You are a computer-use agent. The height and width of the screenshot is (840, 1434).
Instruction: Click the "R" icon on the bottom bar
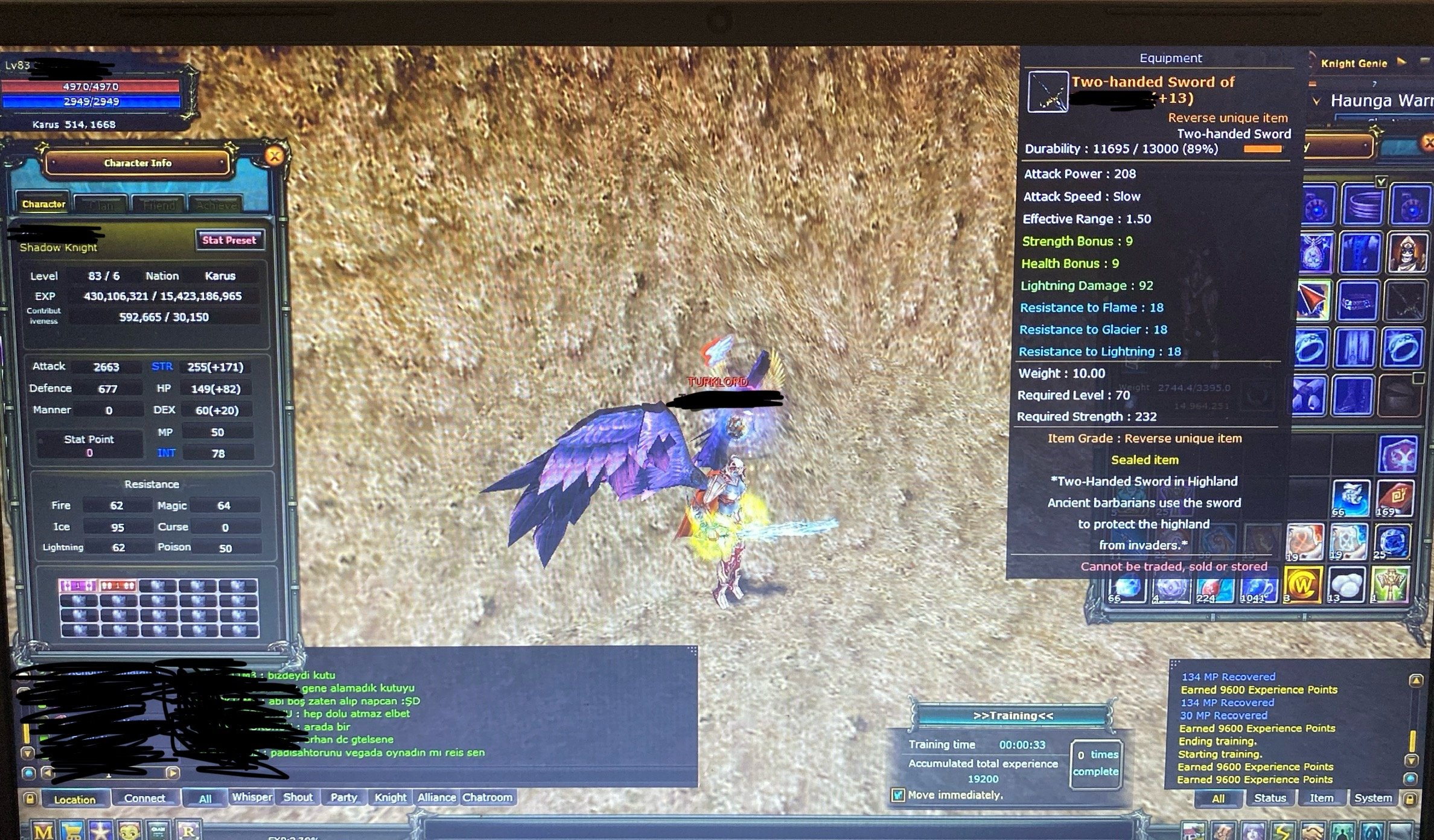(189, 832)
